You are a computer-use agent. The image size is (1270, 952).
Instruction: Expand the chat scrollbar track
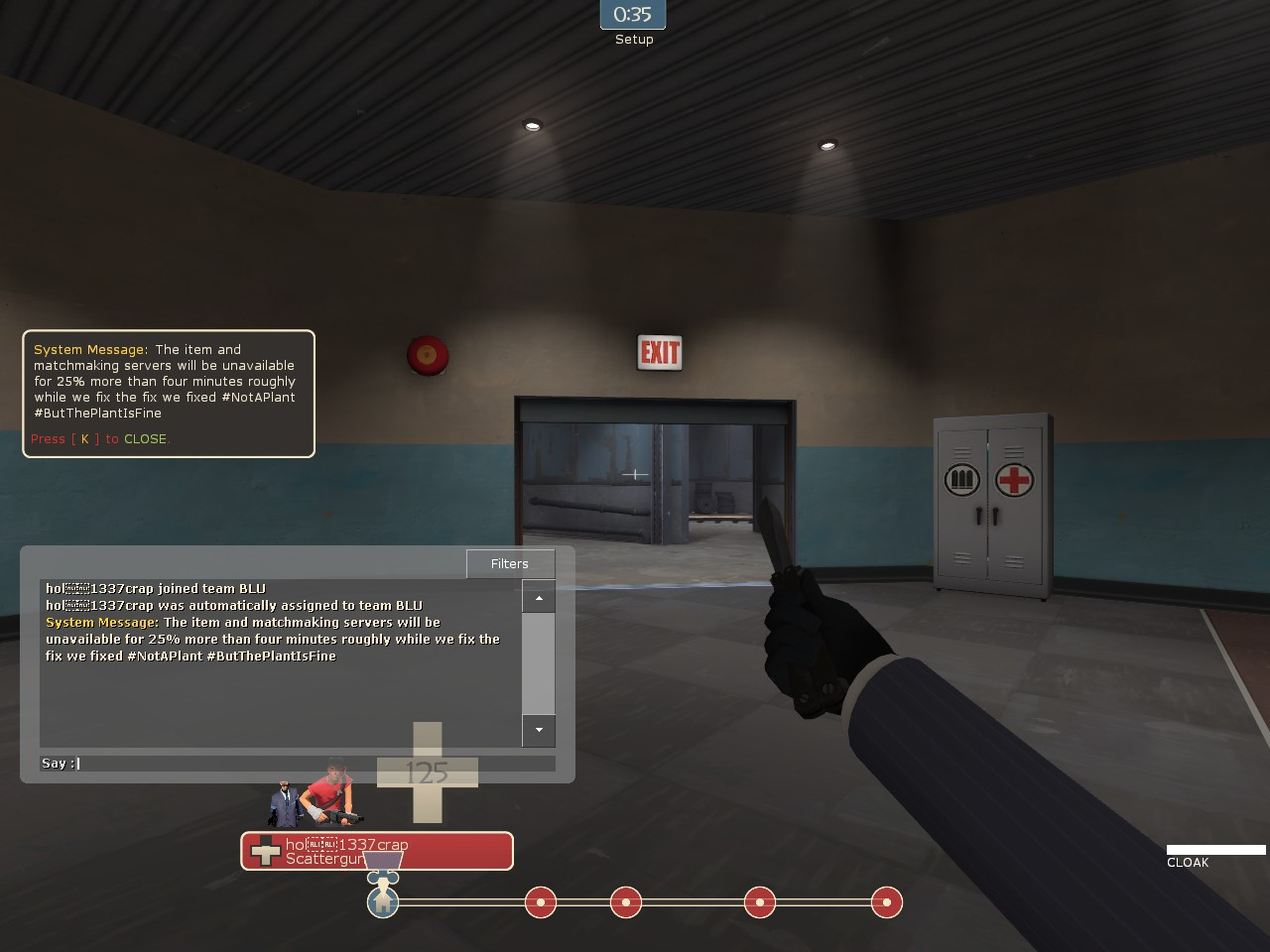click(x=539, y=664)
